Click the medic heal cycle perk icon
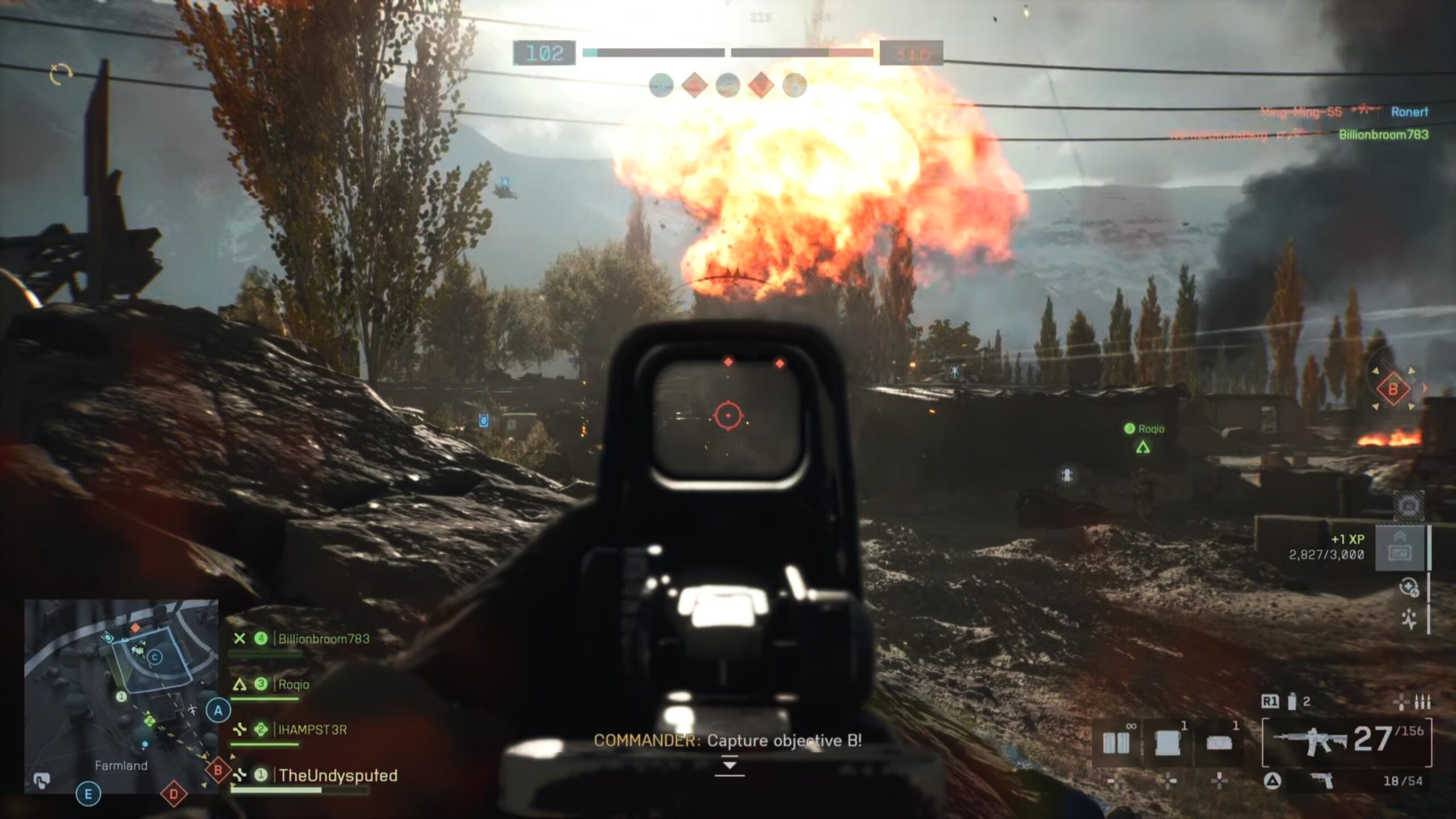Viewport: 1456px width, 819px height. click(x=1409, y=587)
